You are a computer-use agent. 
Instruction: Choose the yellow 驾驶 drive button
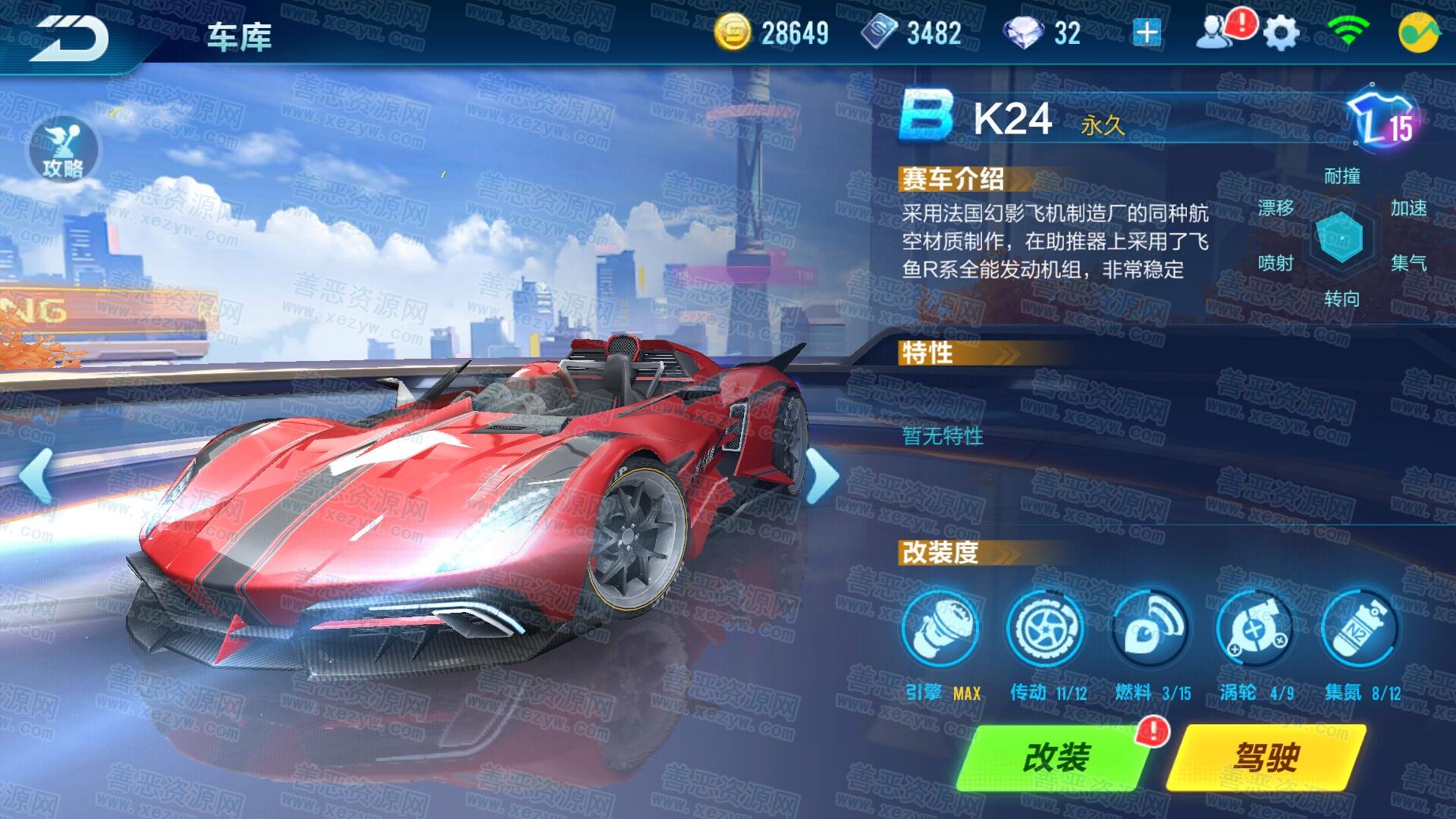point(1266,757)
